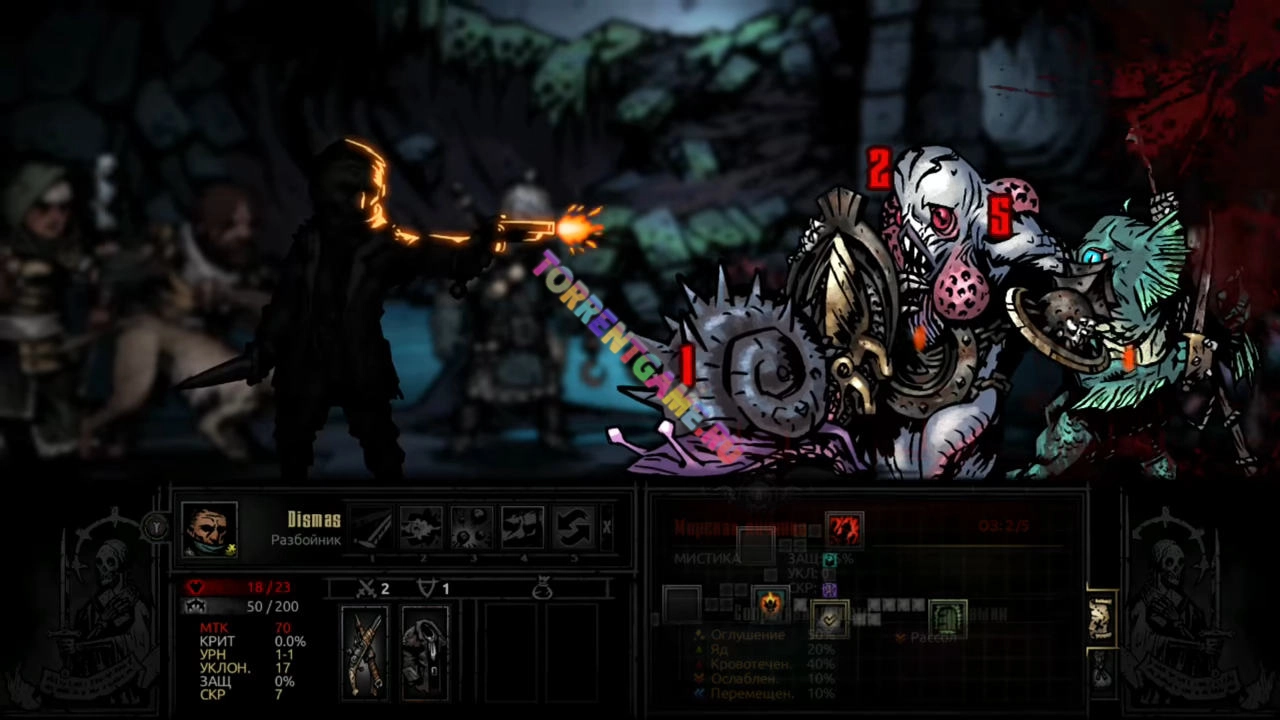Inspect the equipped pistol and dagger weapon
1280x720 pixels.
click(364, 651)
